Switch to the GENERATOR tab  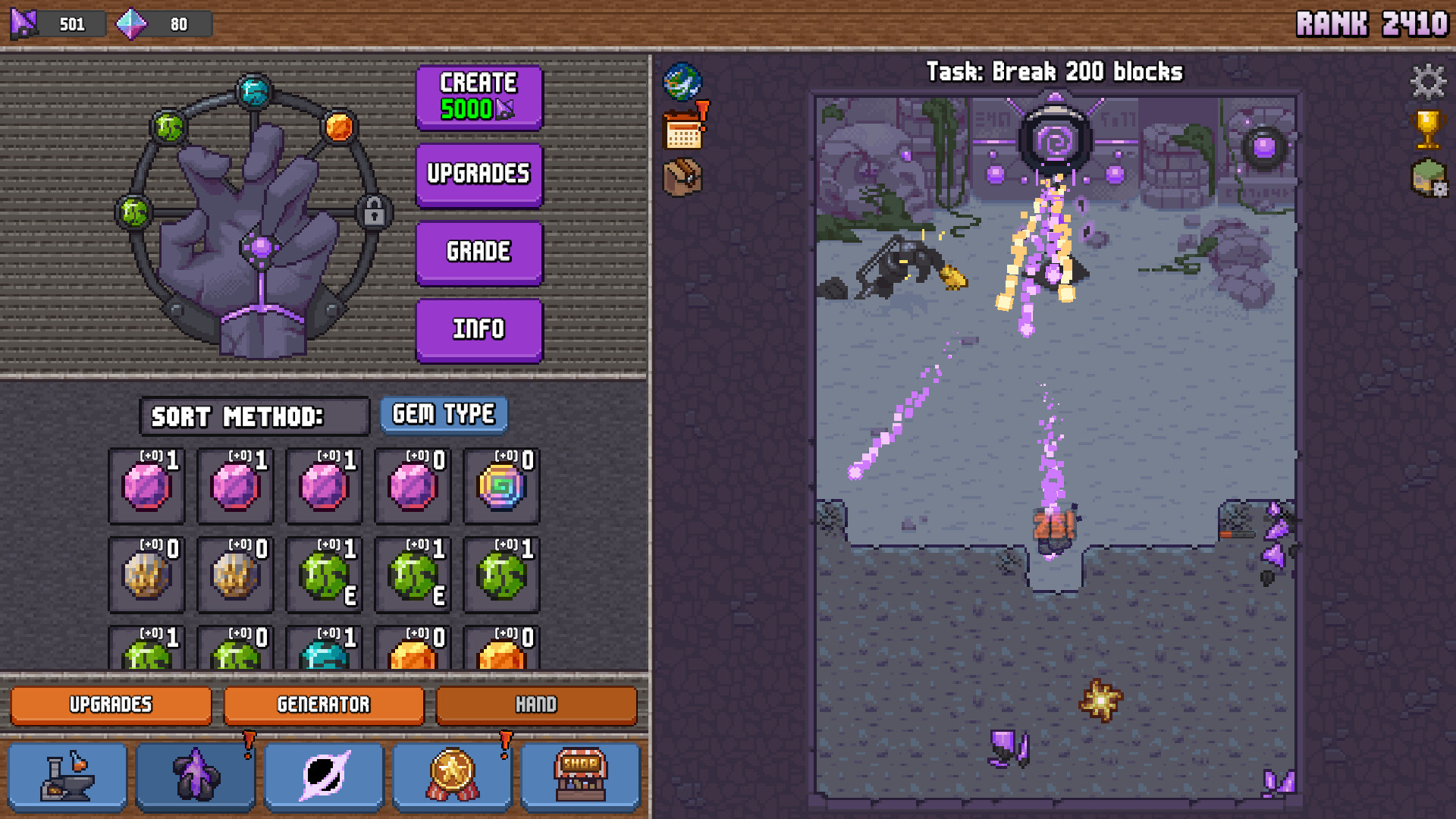coord(324,705)
